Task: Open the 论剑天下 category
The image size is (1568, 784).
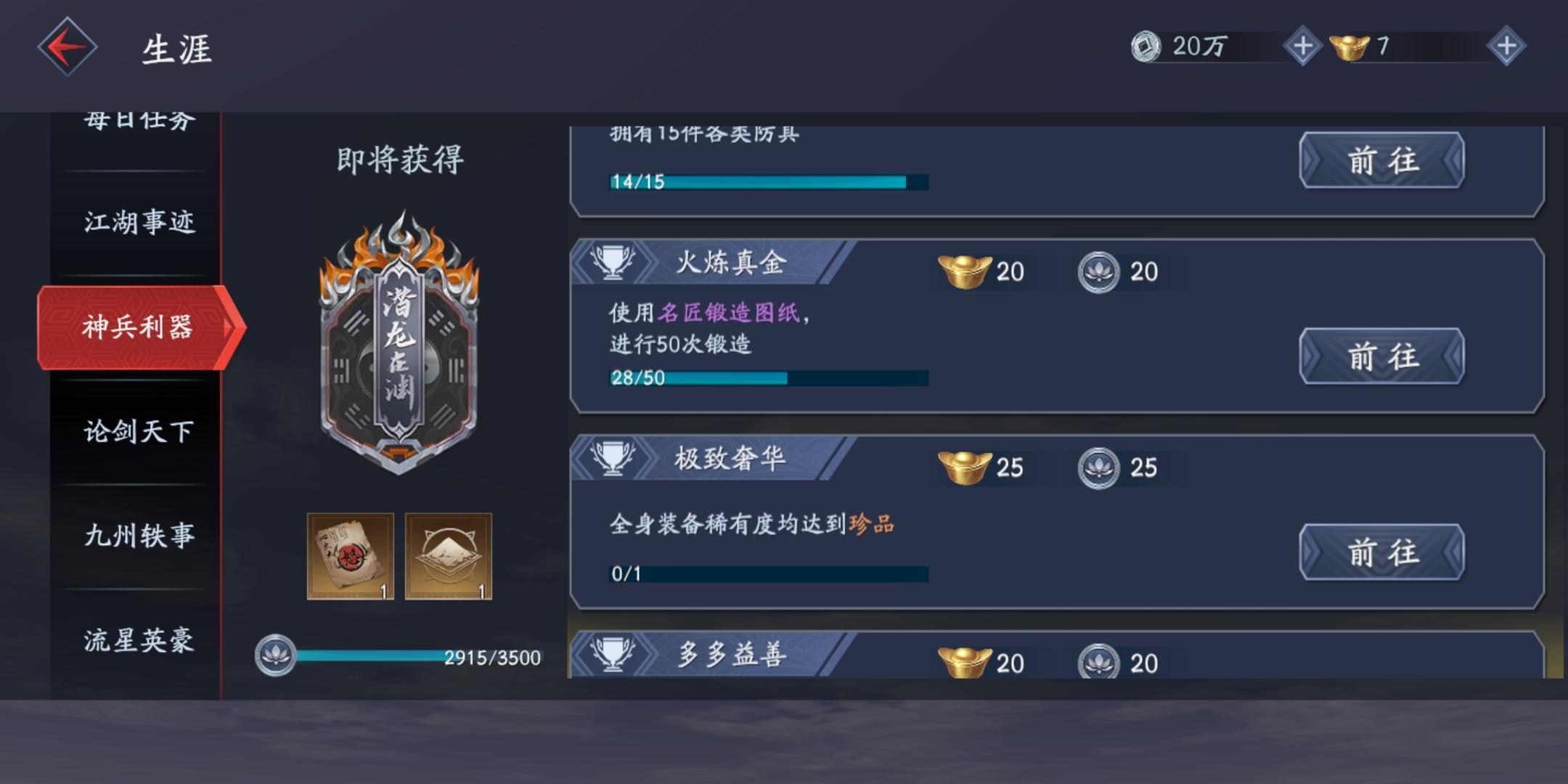Action: click(x=138, y=433)
